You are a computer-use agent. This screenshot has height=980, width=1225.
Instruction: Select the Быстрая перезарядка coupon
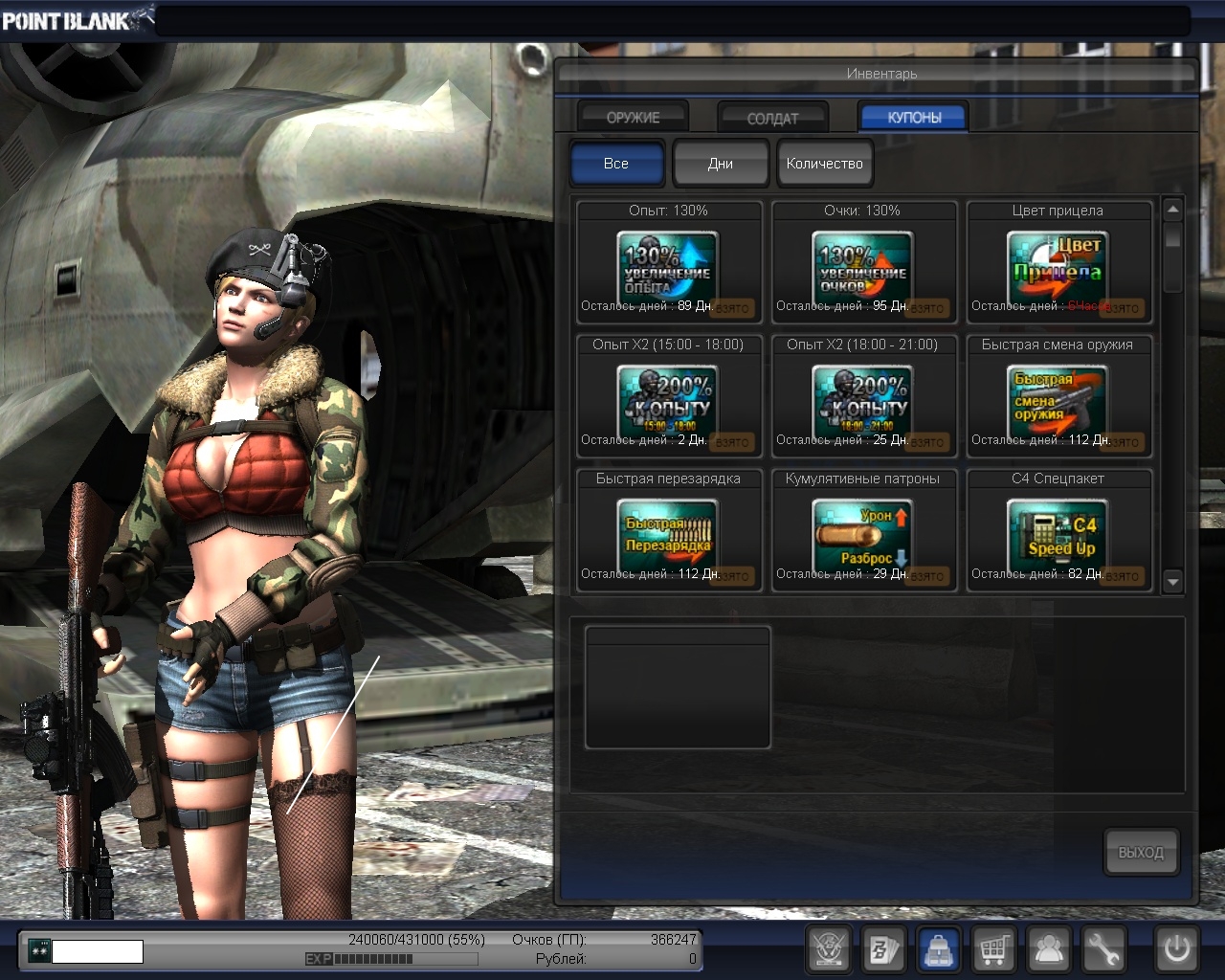668,531
